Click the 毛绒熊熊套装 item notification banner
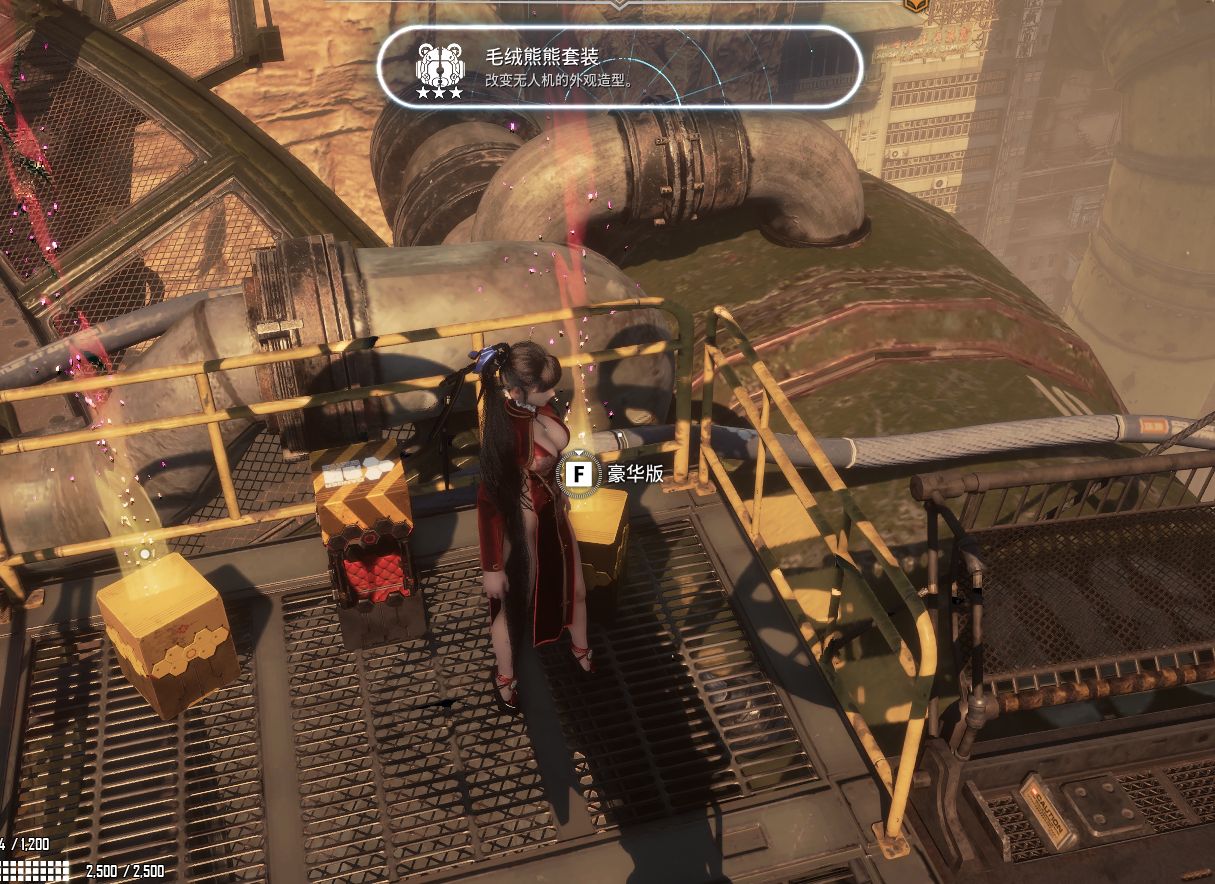 click(620, 67)
